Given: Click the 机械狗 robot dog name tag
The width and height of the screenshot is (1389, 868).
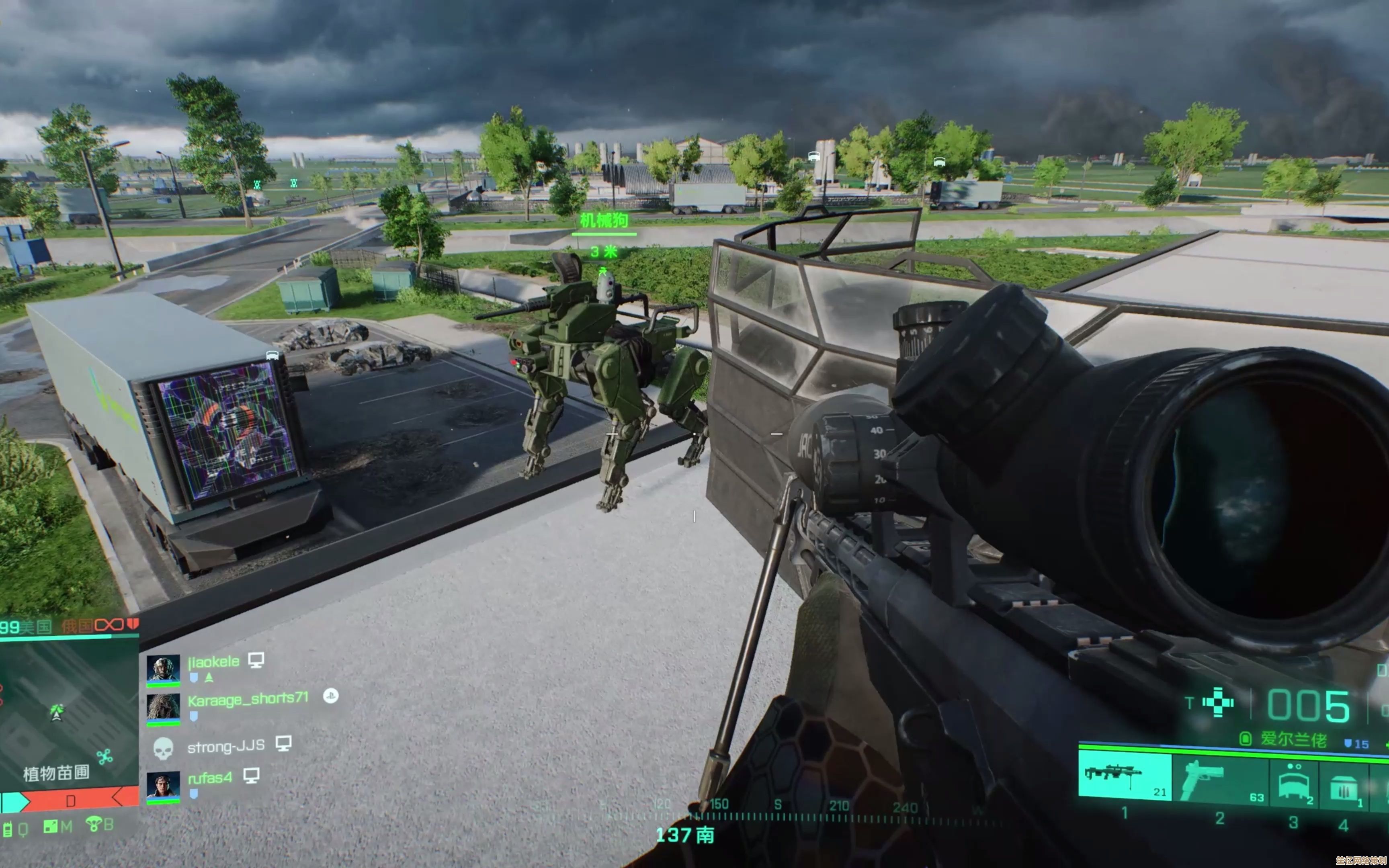Looking at the screenshot, I should (x=604, y=221).
